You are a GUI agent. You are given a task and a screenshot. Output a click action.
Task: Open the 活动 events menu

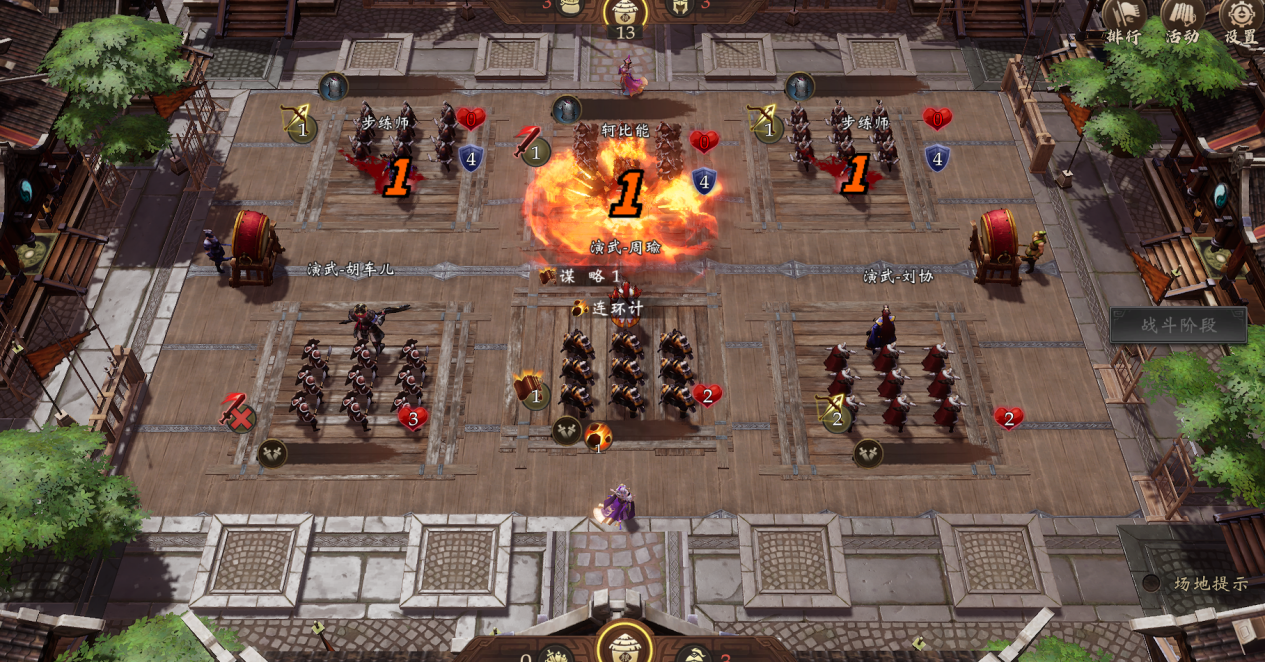1182,20
